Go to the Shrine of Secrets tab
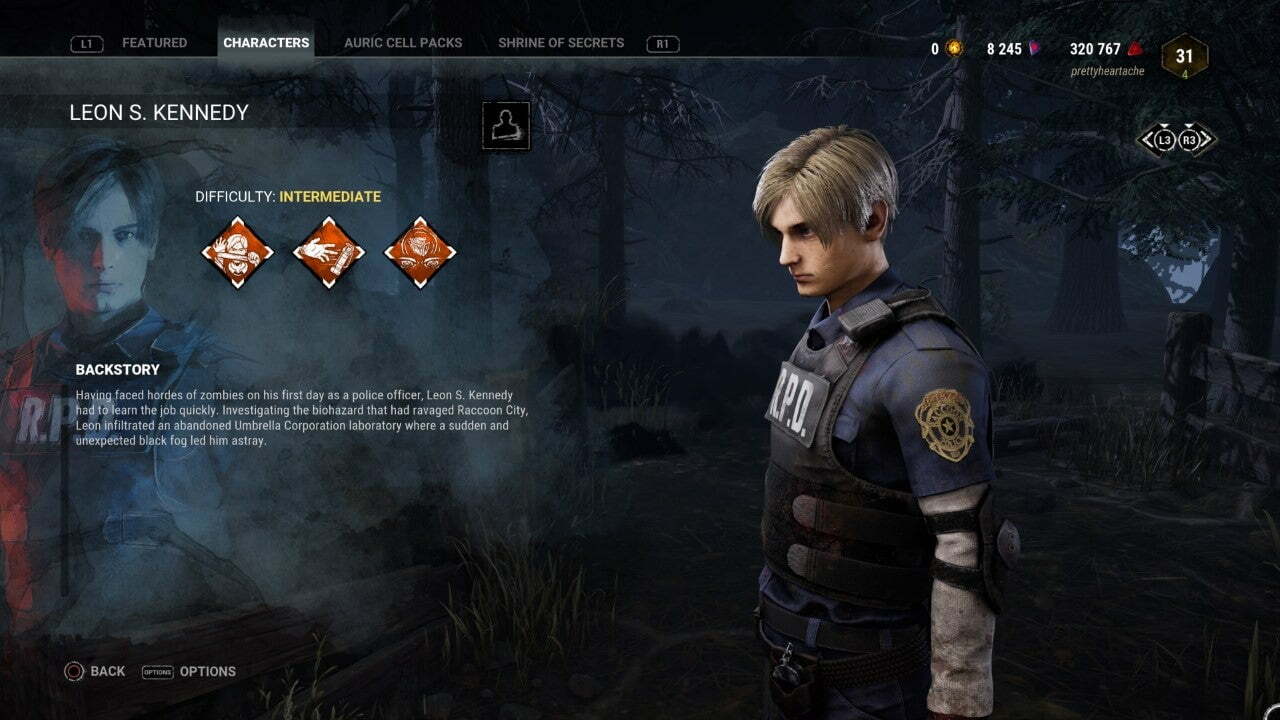The image size is (1280, 720). (x=561, y=43)
